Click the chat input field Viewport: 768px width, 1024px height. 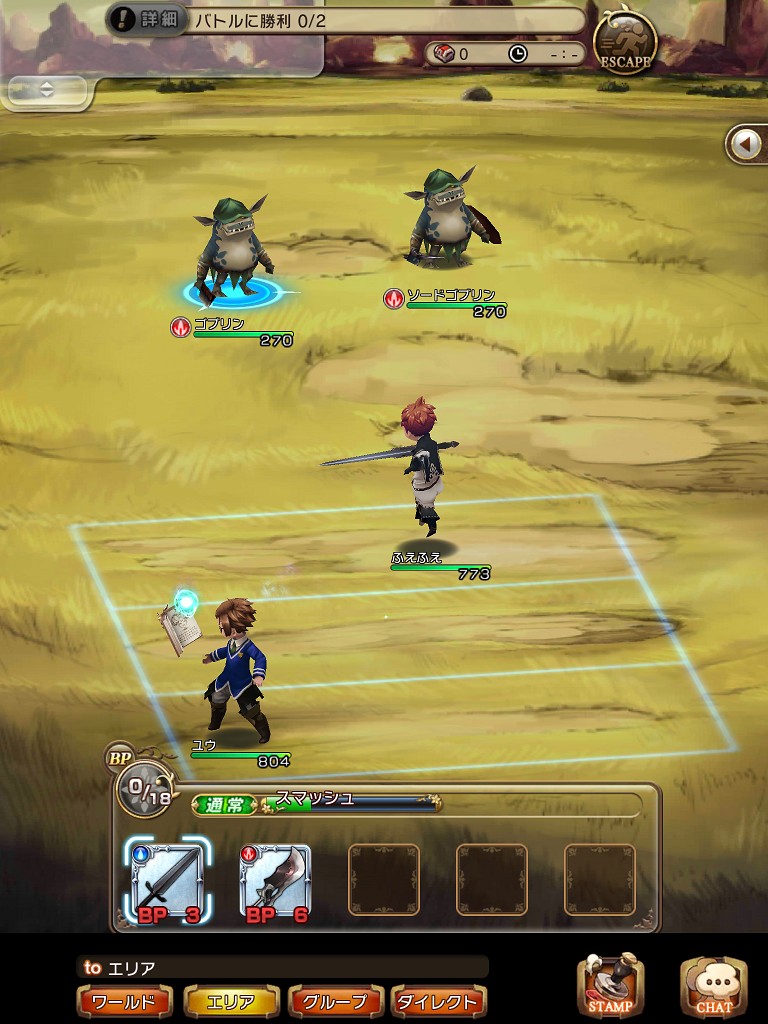click(x=283, y=967)
